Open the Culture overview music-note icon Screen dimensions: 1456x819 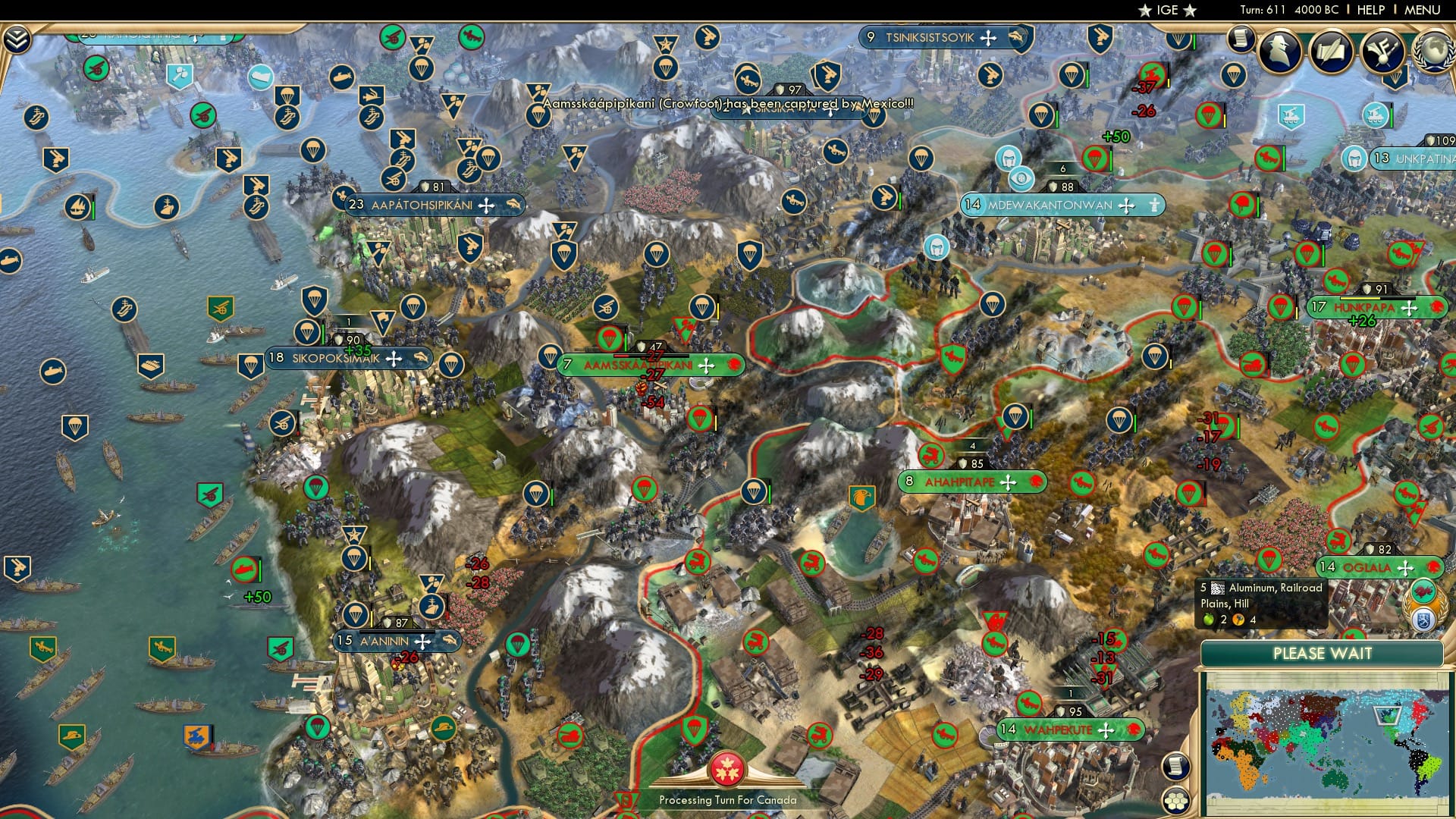[x=1381, y=50]
